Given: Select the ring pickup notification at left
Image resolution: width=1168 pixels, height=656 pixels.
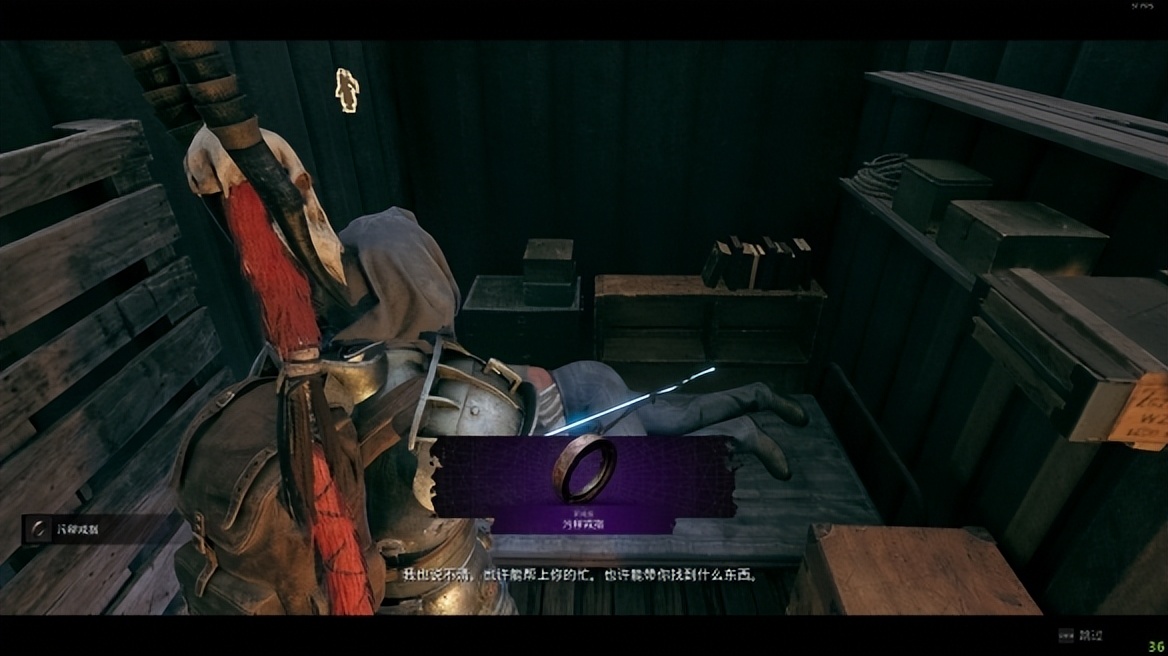Looking at the screenshot, I should (x=75, y=529).
